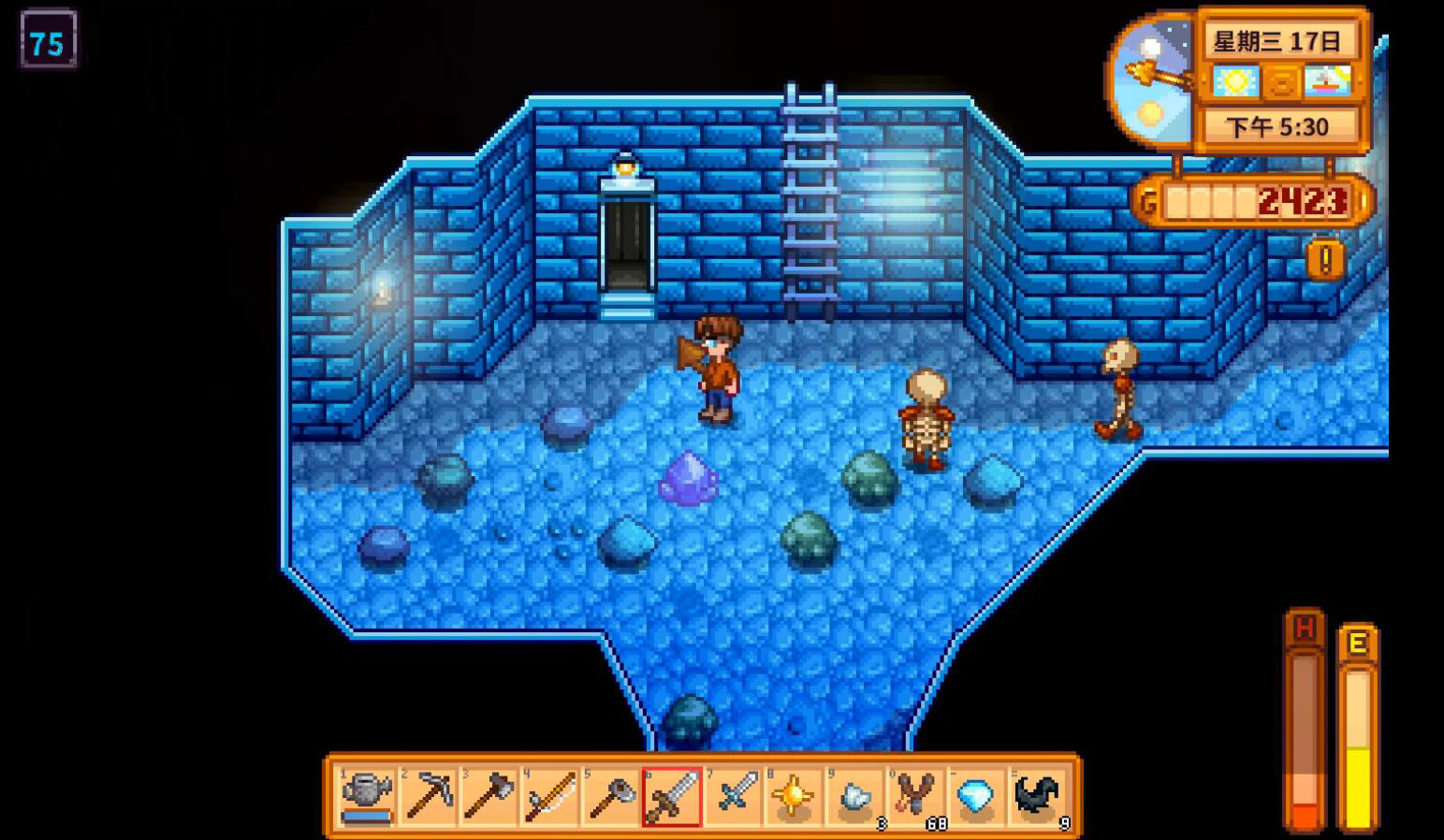
Task: Select the fishing rod slot
Action: (x=549, y=796)
